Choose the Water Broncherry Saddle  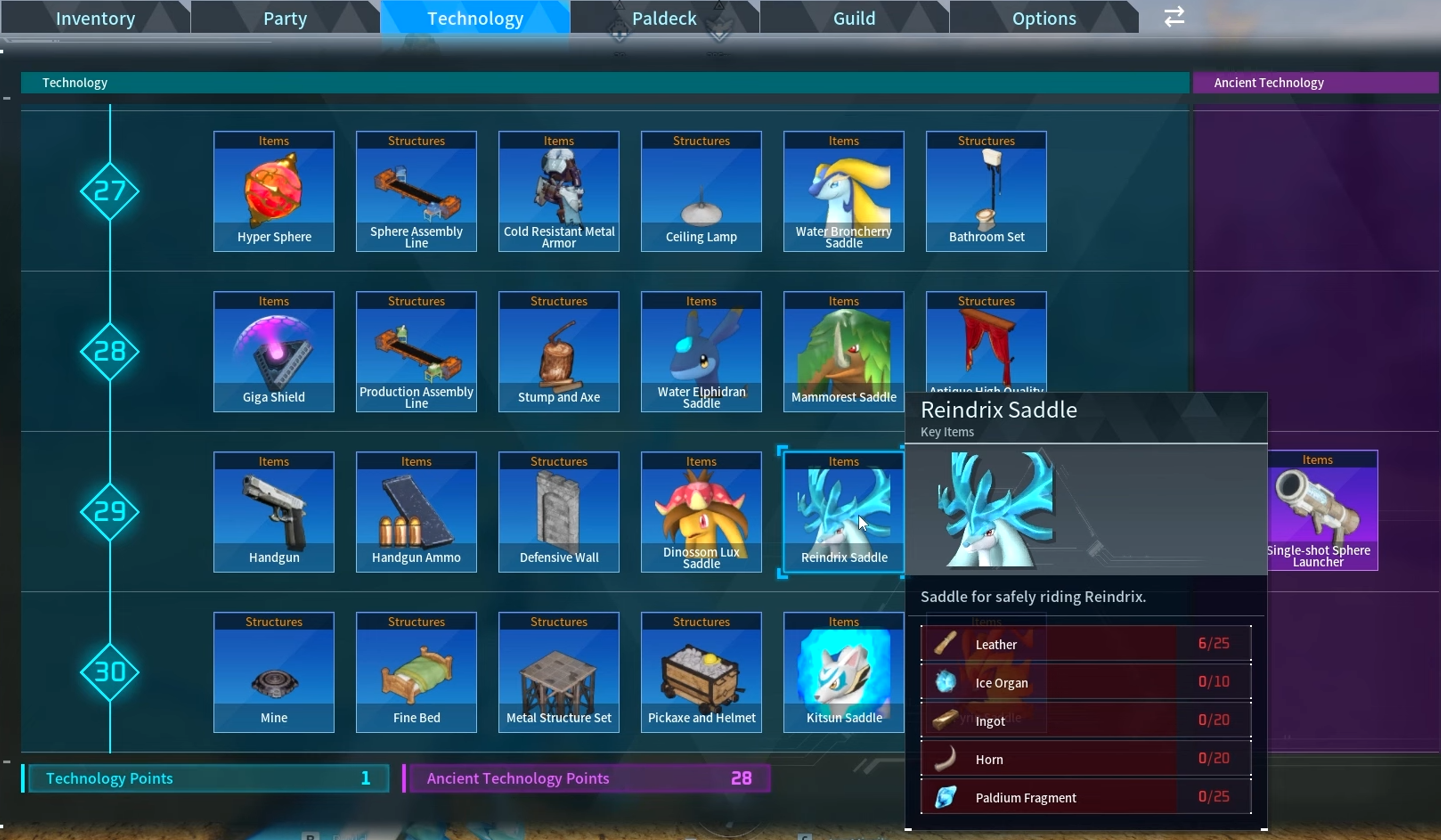[x=843, y=190]
